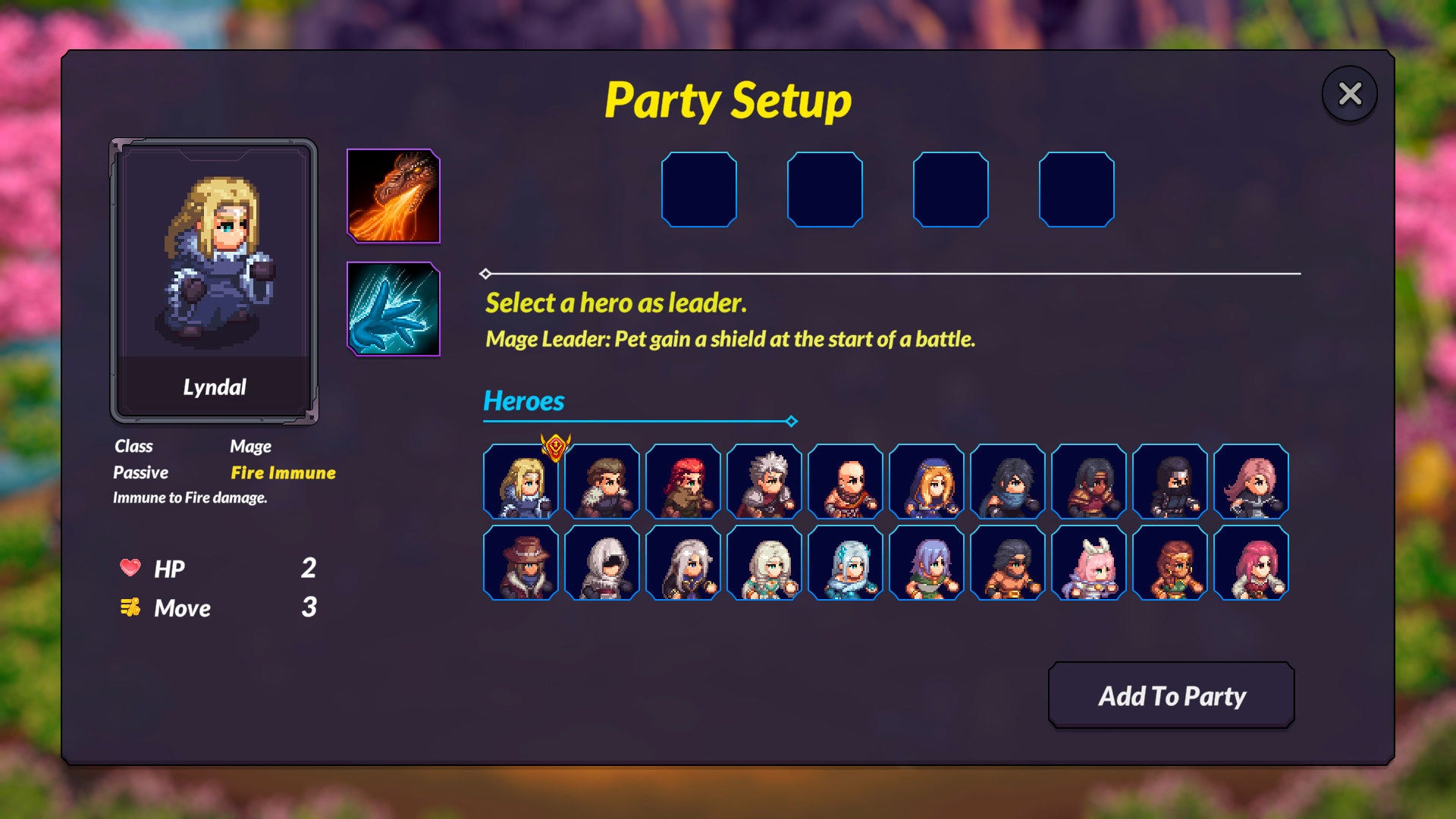Close the Party Setup window
This screenshot has height=819, width=1456.
point(1350,94)
